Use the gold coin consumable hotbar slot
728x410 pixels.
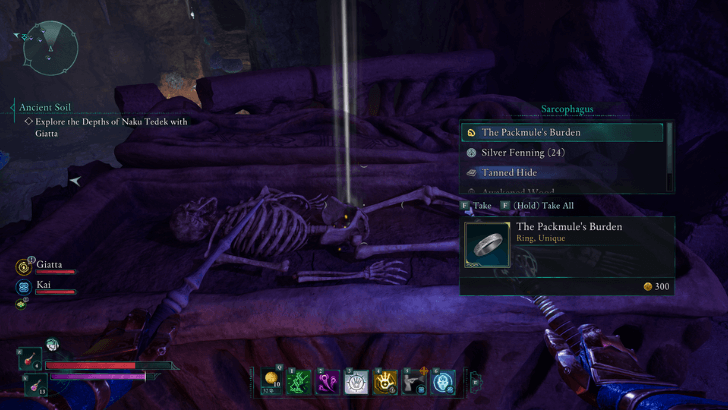pyautogui.click(x=270, y=380)
